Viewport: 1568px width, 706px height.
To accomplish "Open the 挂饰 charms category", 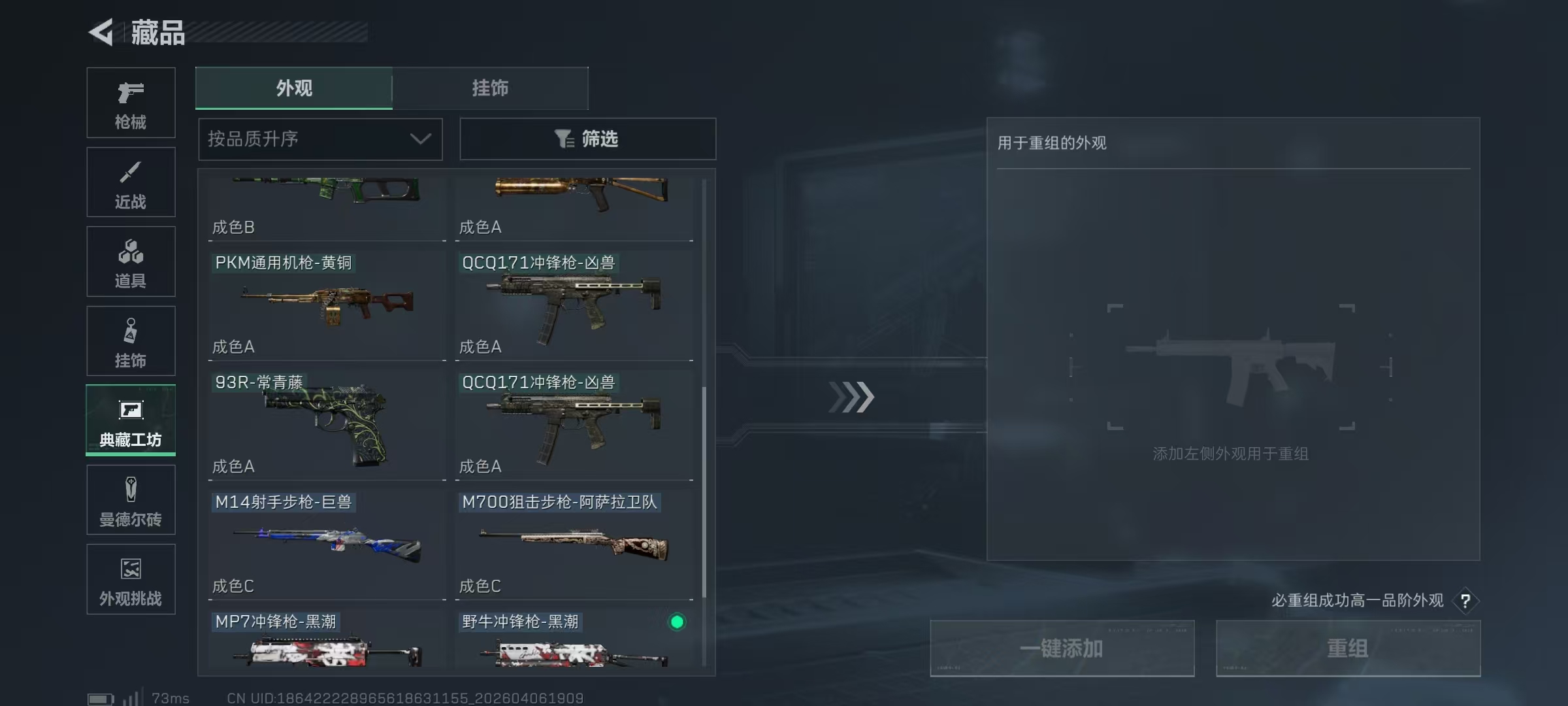I will (x=130, y=341).
